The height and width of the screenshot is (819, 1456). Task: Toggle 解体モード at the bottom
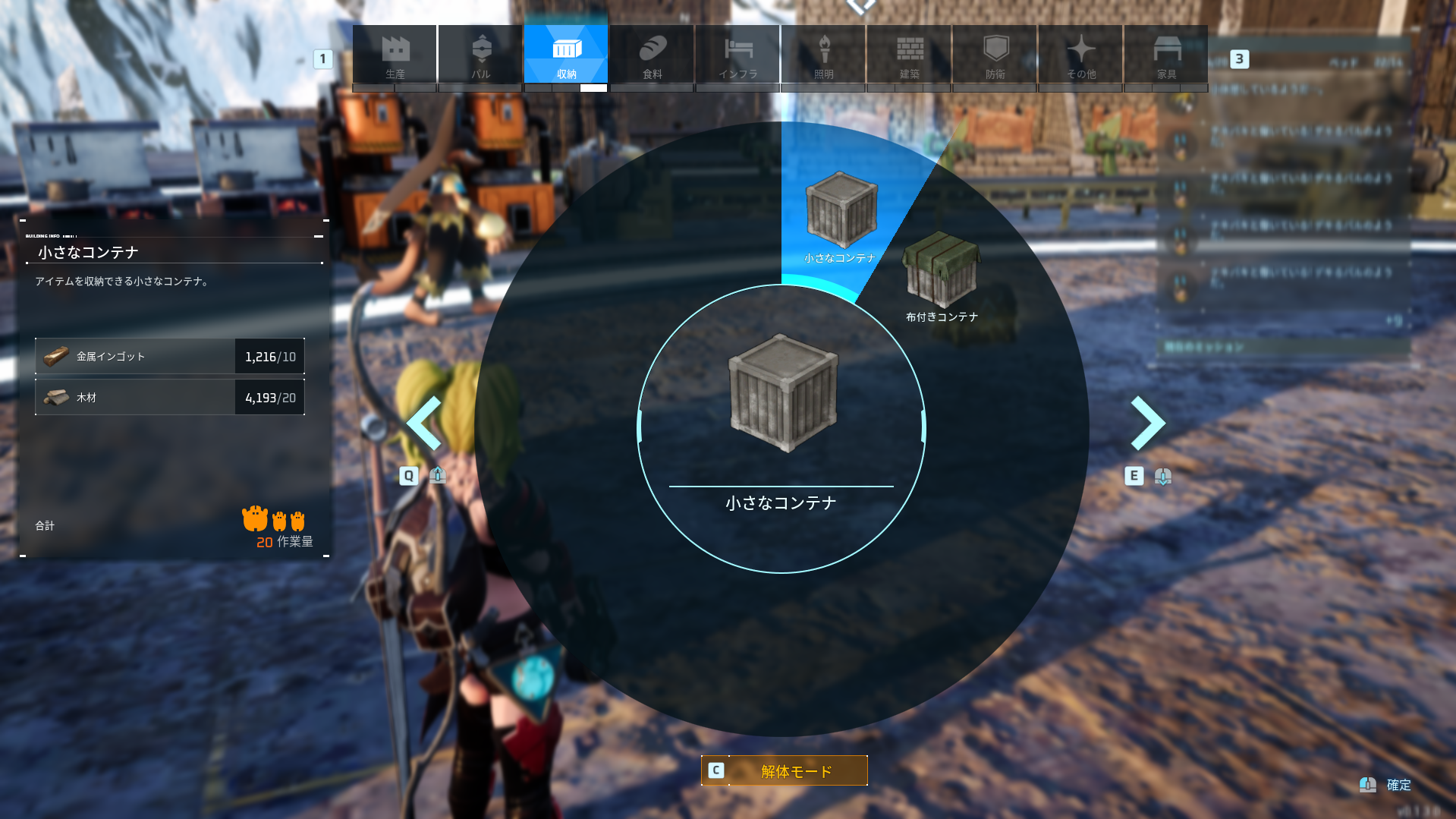785,770
